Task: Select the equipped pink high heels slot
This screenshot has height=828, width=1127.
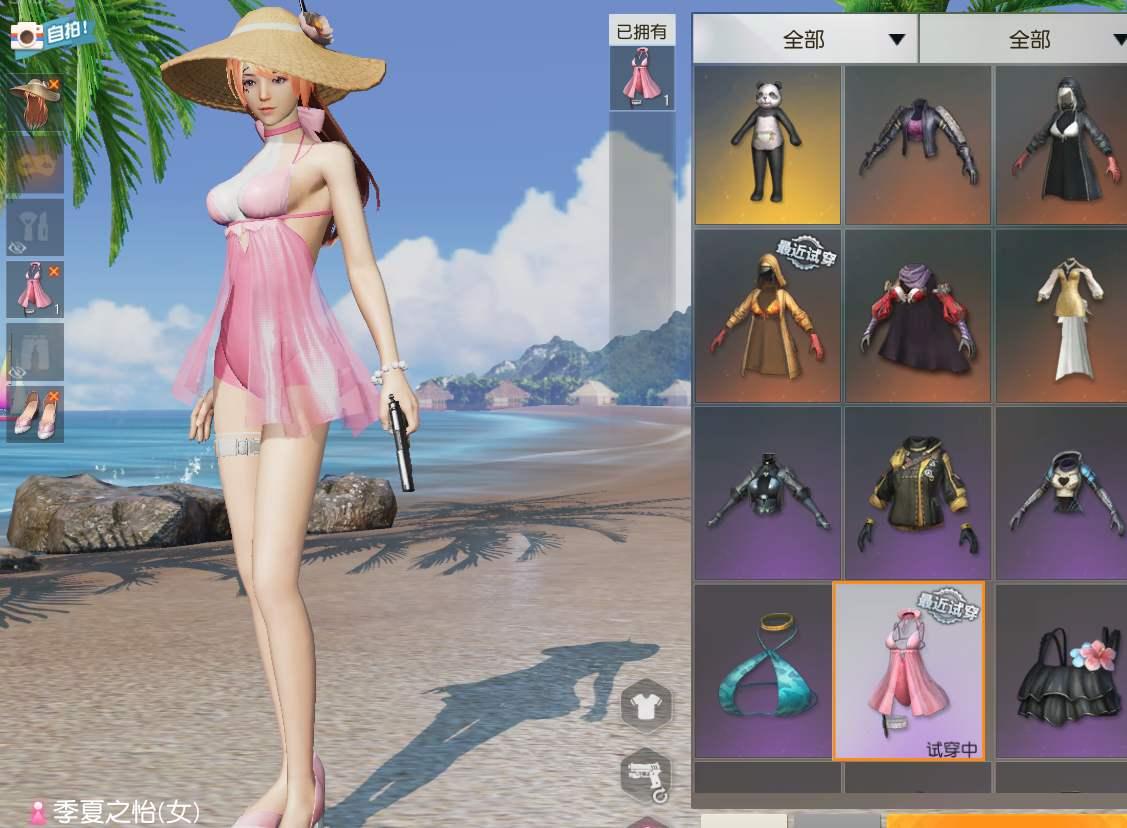Action: [x=36, y=413]
